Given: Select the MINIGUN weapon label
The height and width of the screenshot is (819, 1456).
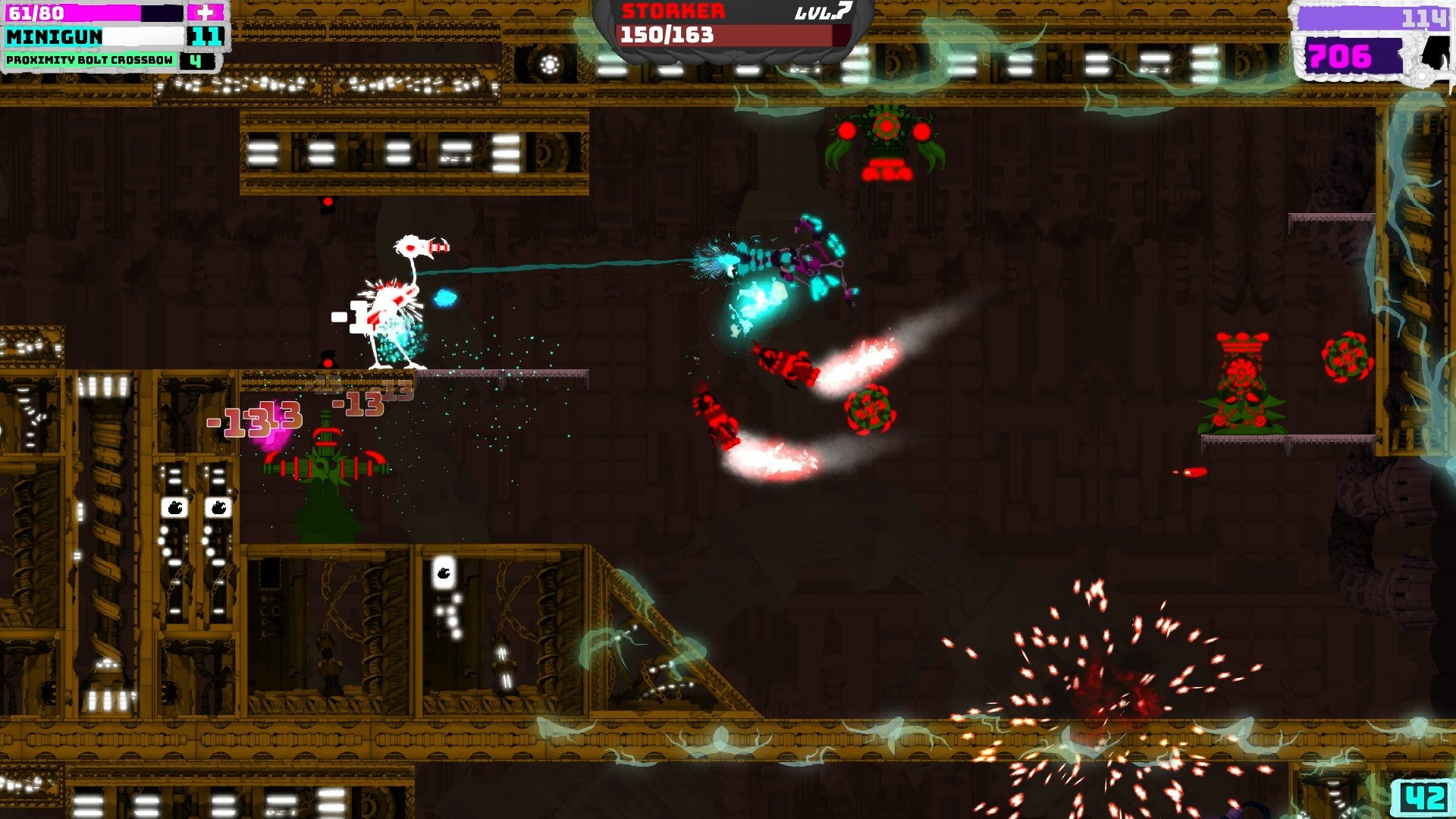Looking at the screenshot, I should tap(53, 34).
